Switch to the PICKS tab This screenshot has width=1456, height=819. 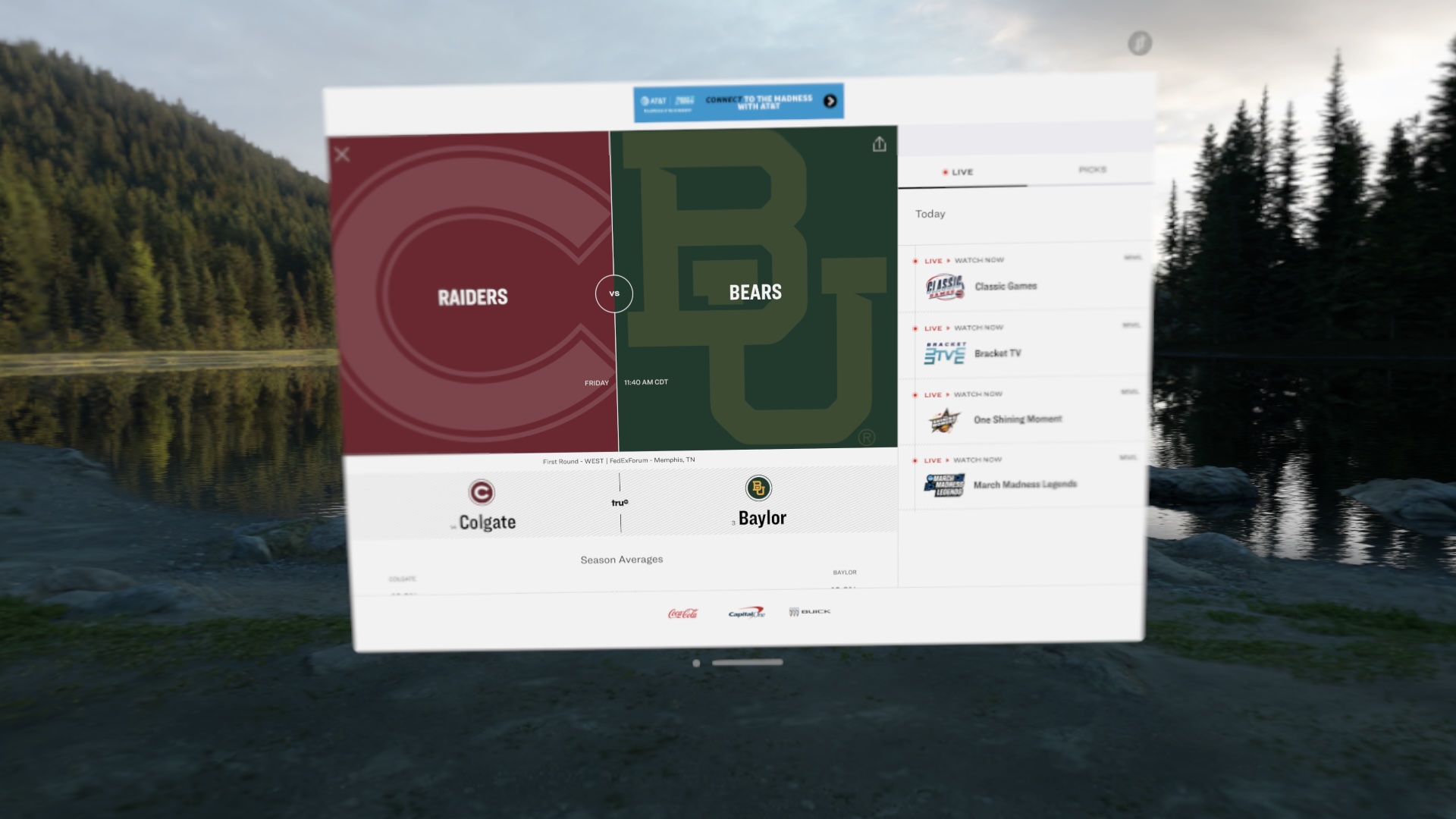1091,170
